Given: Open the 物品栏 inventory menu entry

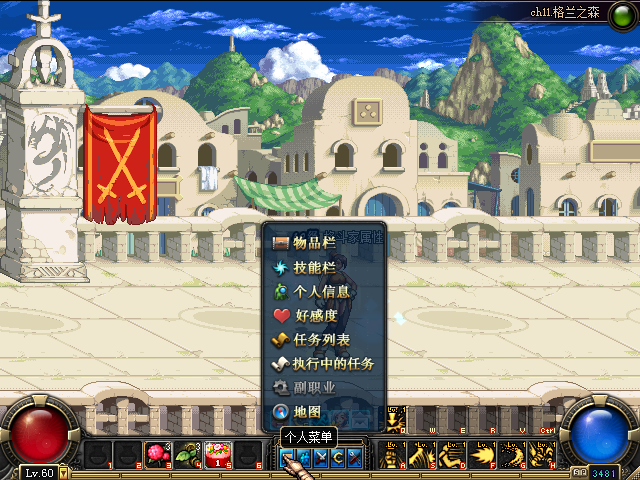Looking at the screenshot, I should [314, 242].
